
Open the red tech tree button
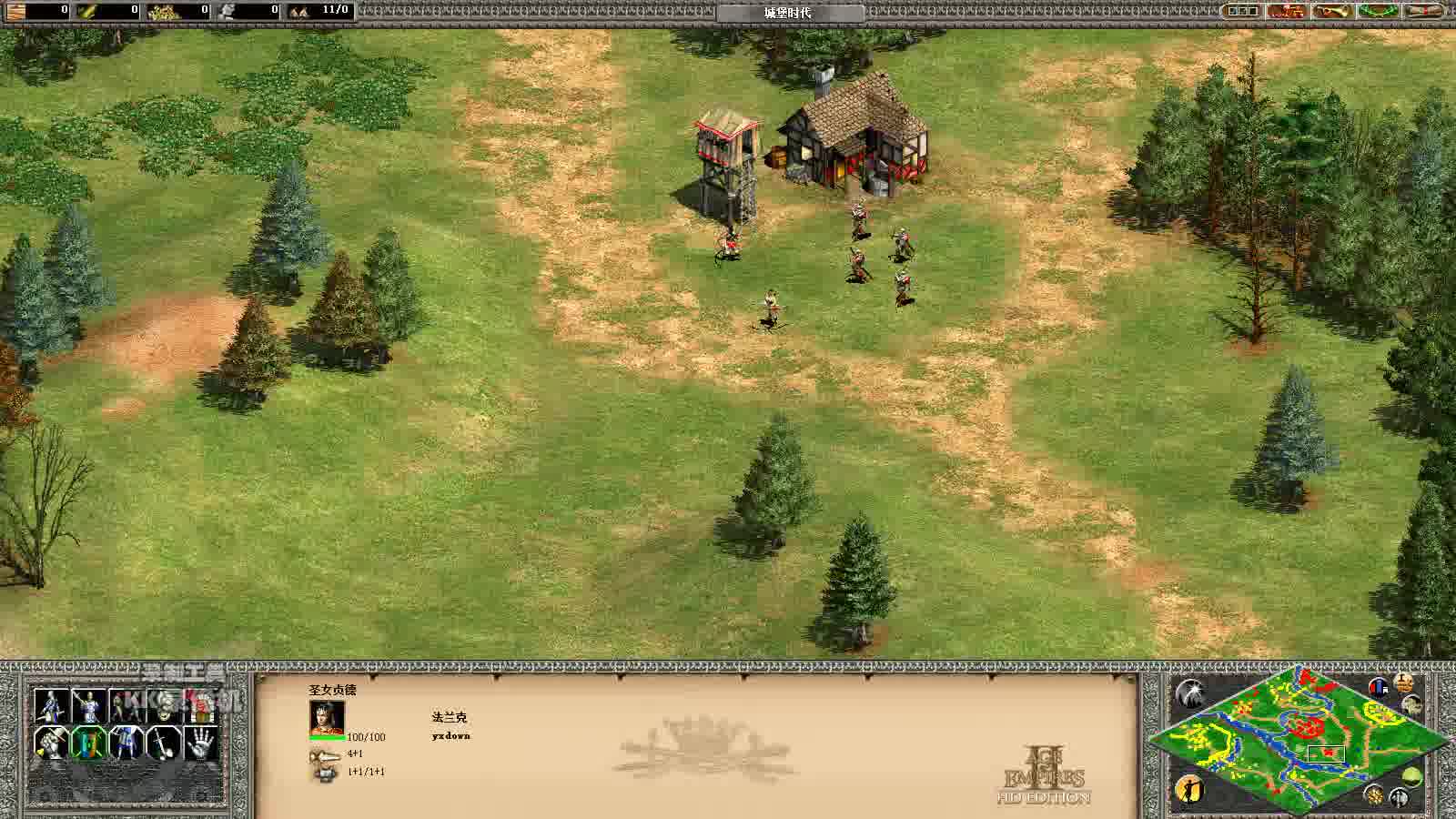1287,11
